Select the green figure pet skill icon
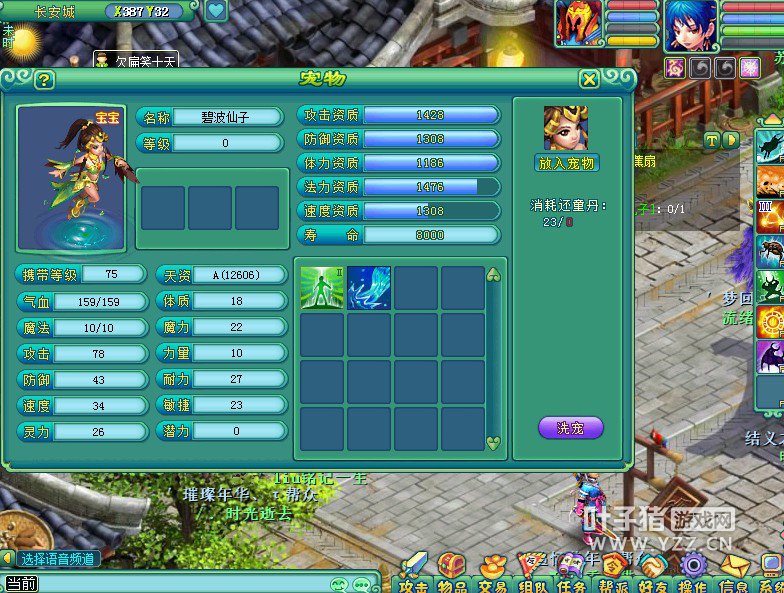The height and width of the screenshot is (593, 784). coord(323,288)
